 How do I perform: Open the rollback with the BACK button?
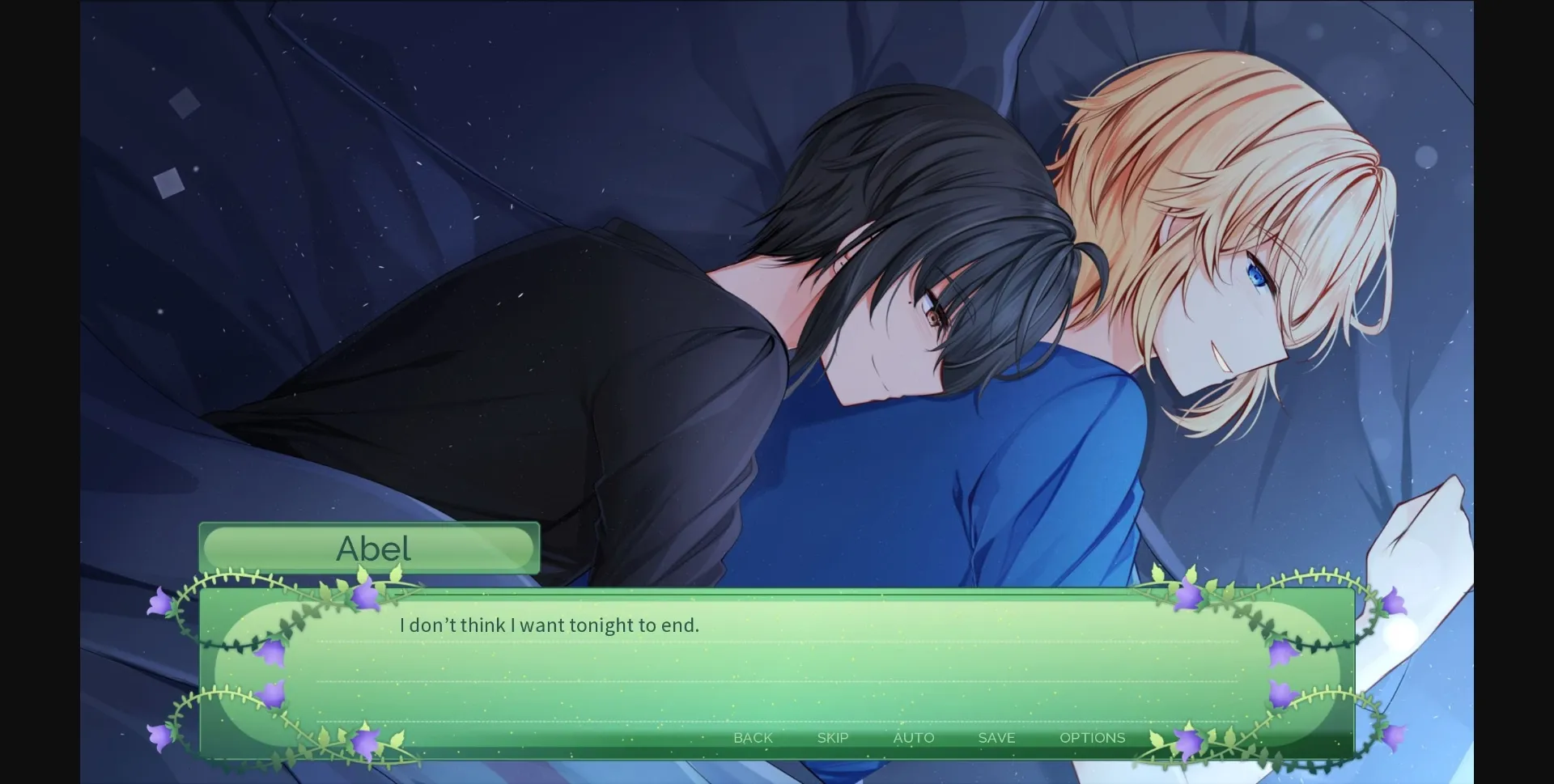tap(753, 737)
